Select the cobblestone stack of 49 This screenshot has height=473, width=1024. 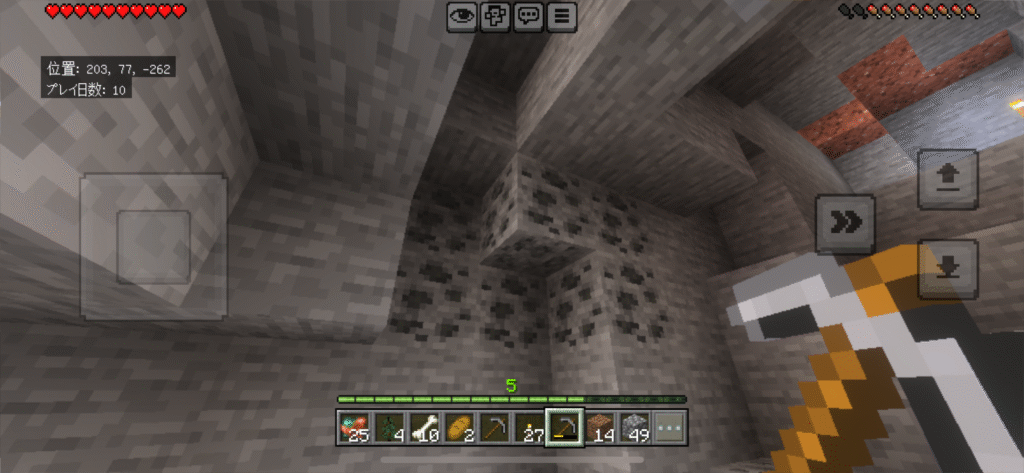point(634,428)
